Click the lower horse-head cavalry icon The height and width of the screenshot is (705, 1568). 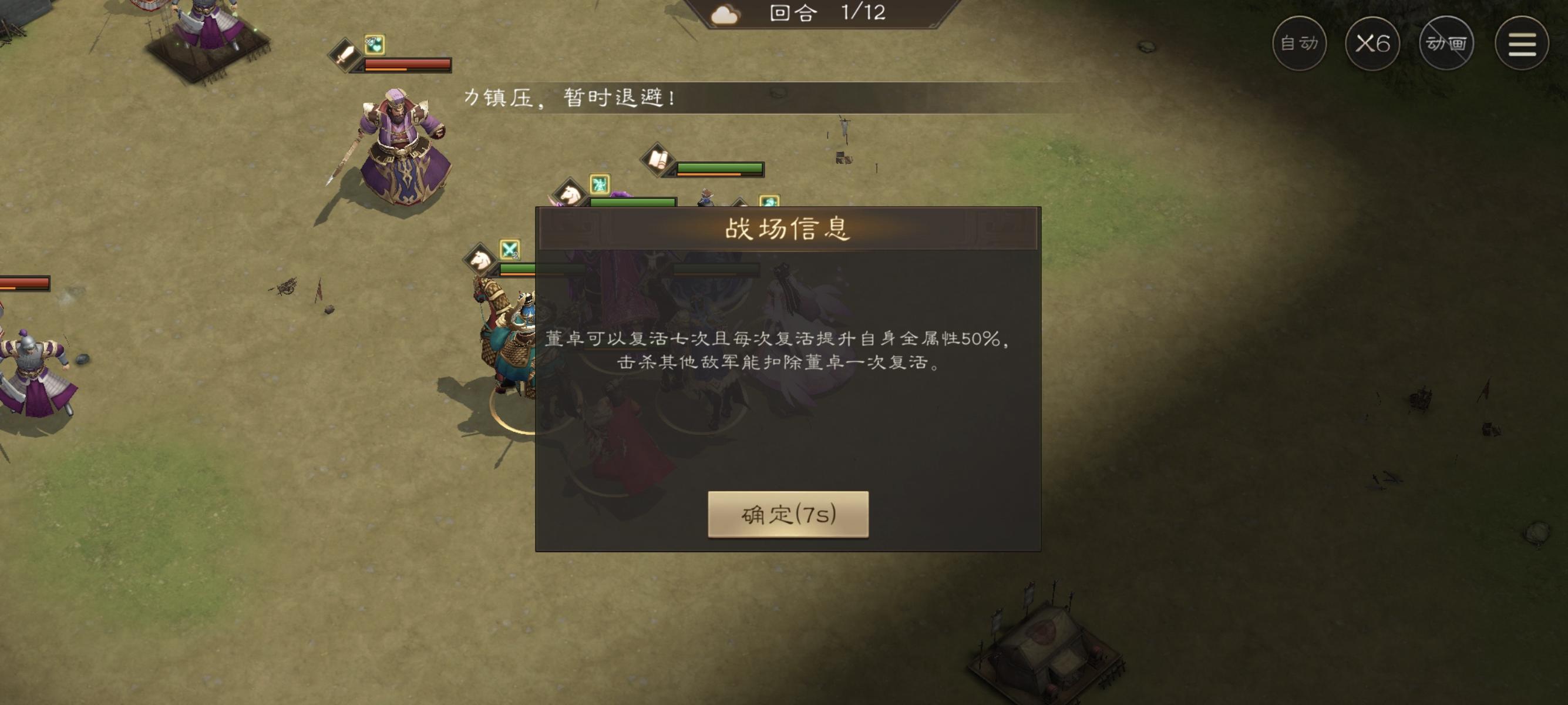click(479, 259)
